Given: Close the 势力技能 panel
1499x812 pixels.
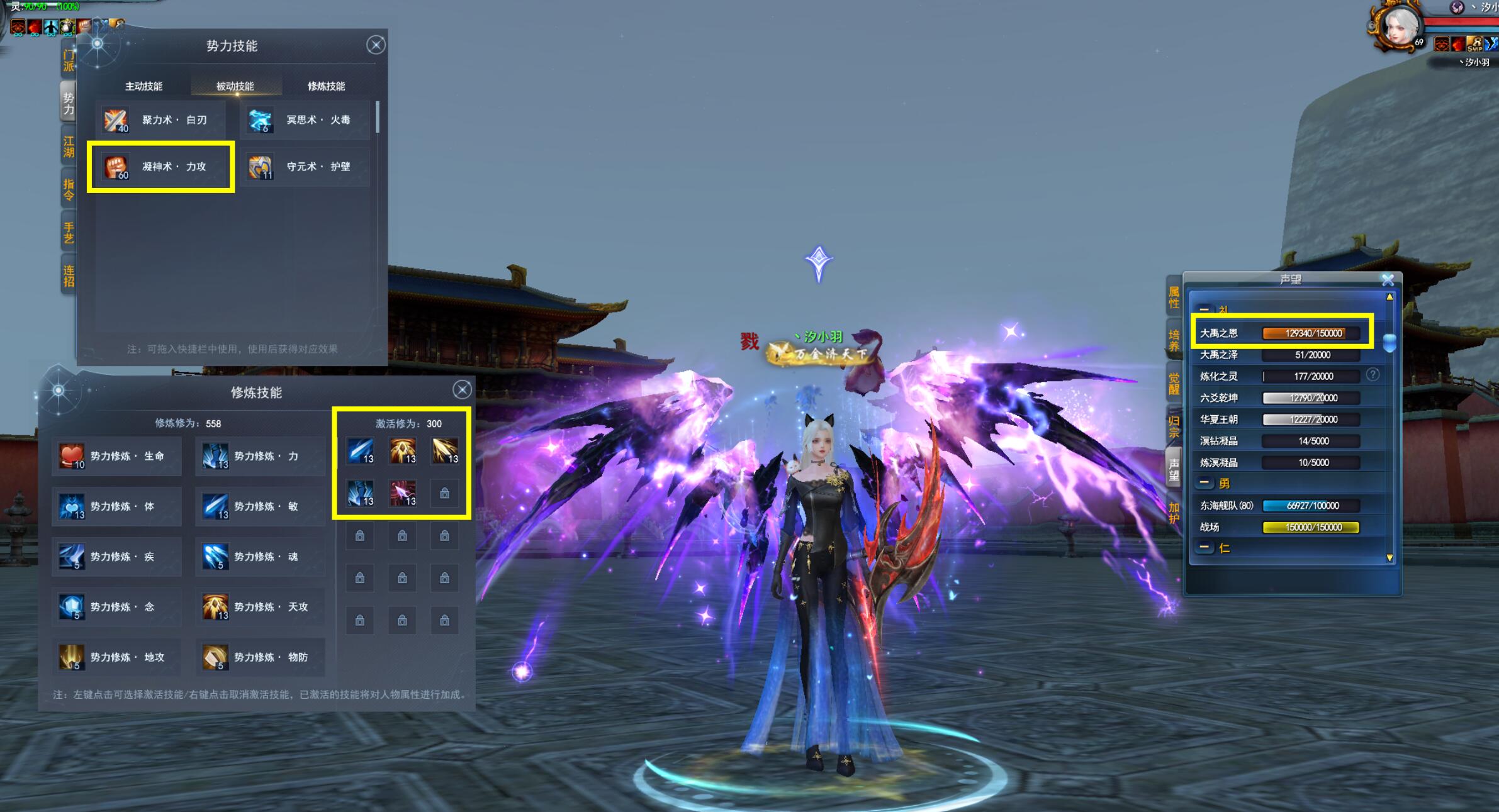Looking at the screenshot, I should point(376,45).
